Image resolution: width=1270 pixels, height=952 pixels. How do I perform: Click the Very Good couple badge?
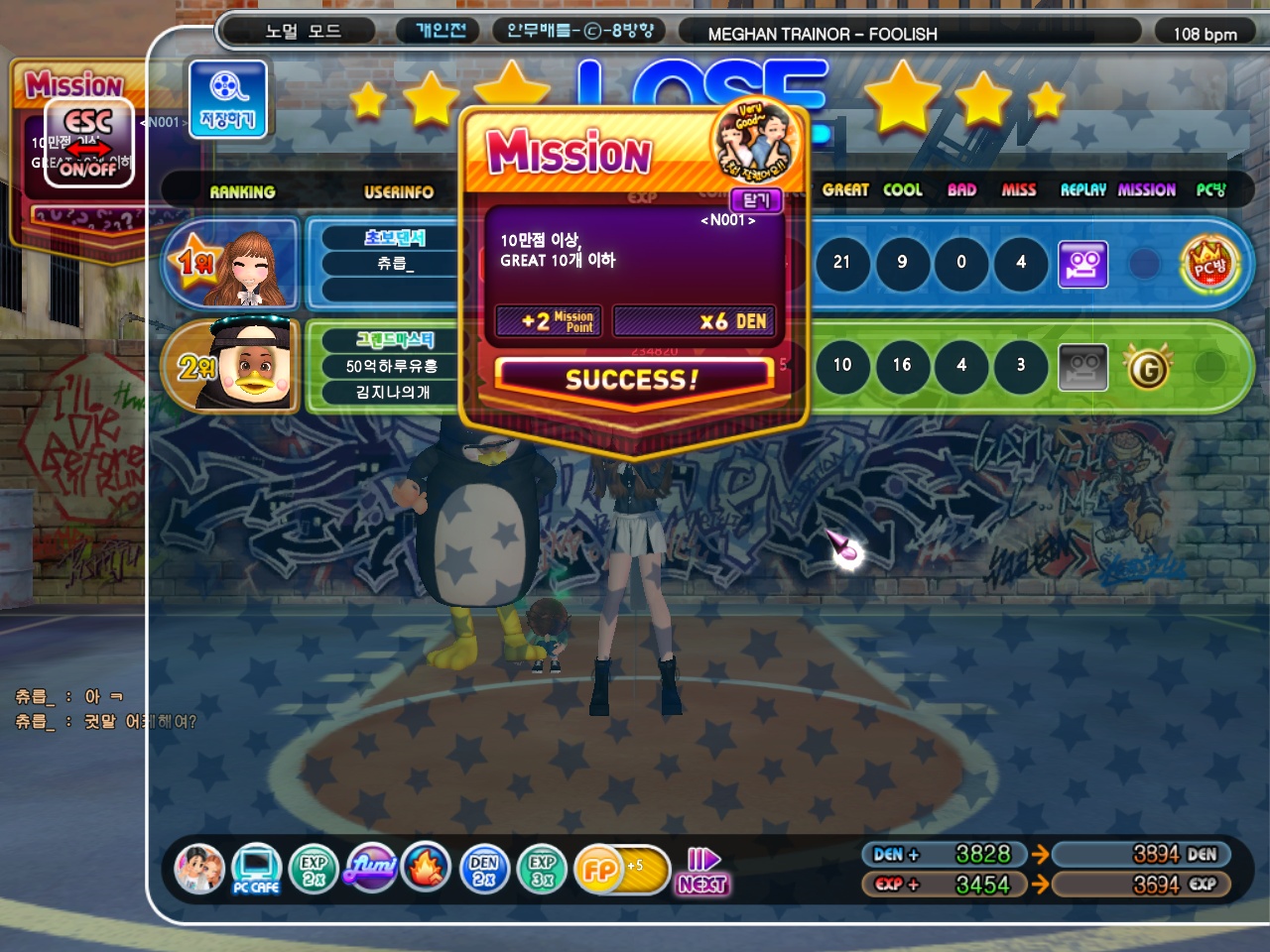(756, 141)
